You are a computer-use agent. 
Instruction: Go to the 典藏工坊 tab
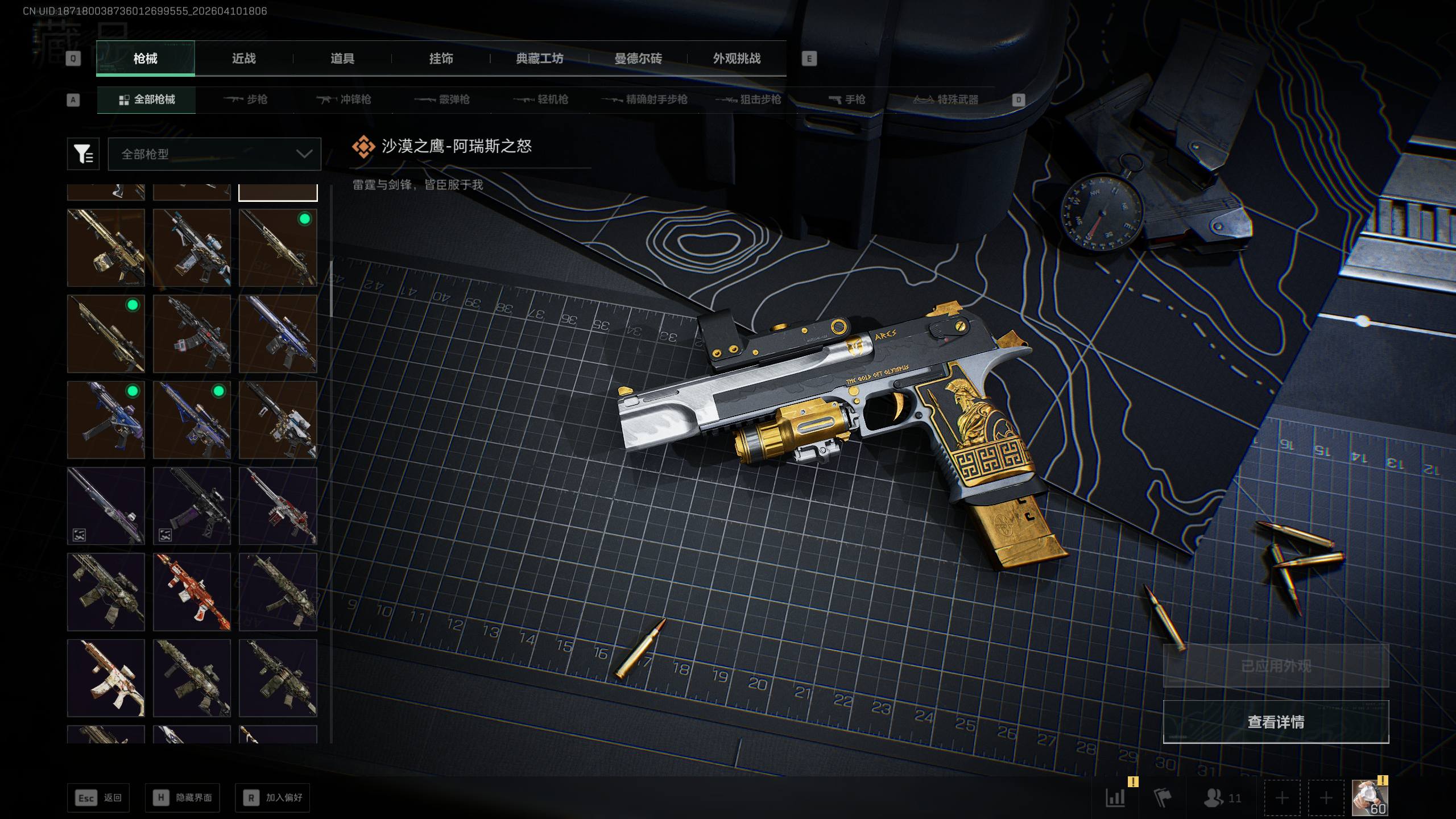[539, 59]
